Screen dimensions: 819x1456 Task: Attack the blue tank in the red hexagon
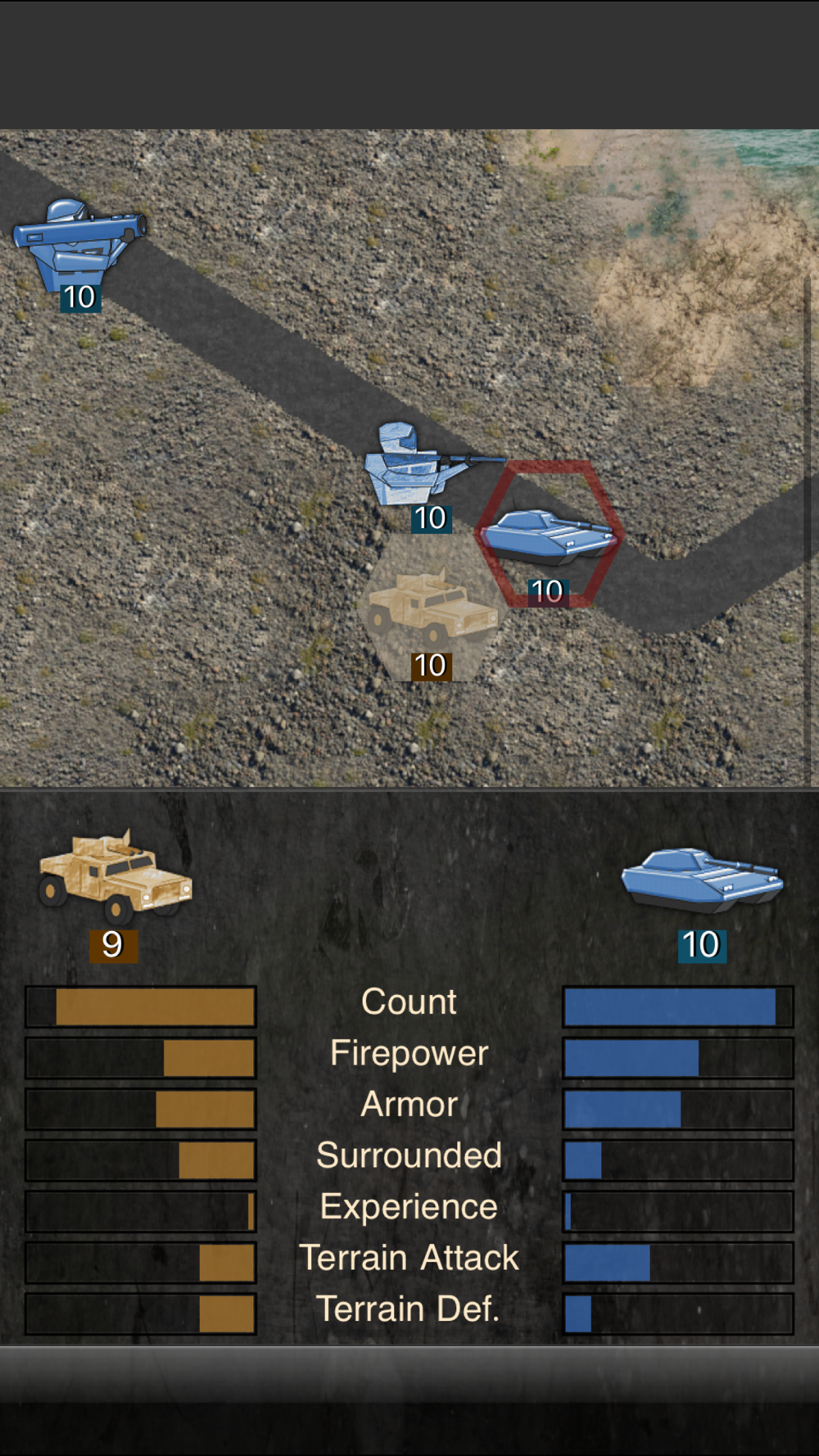(x=548, y=536)
